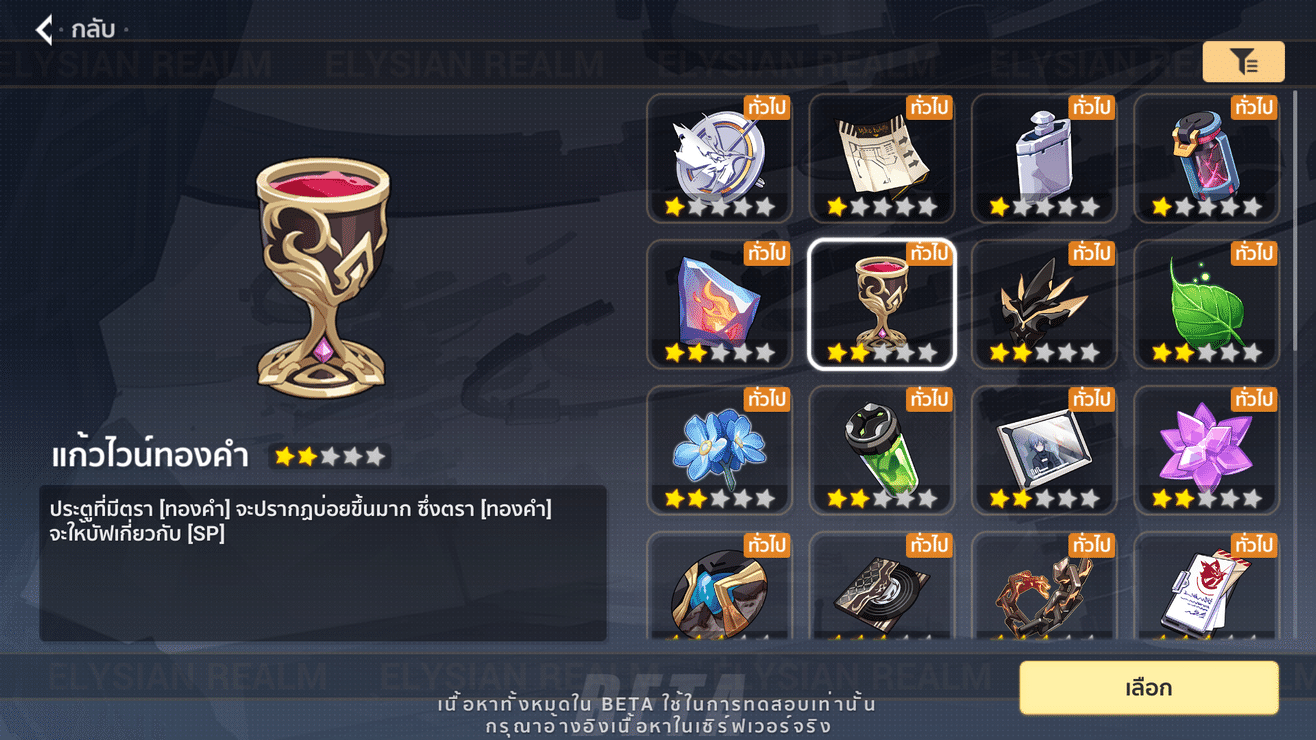Select the framed photograph sigil
The image size is (1316, 740).
coord(1044,449)
